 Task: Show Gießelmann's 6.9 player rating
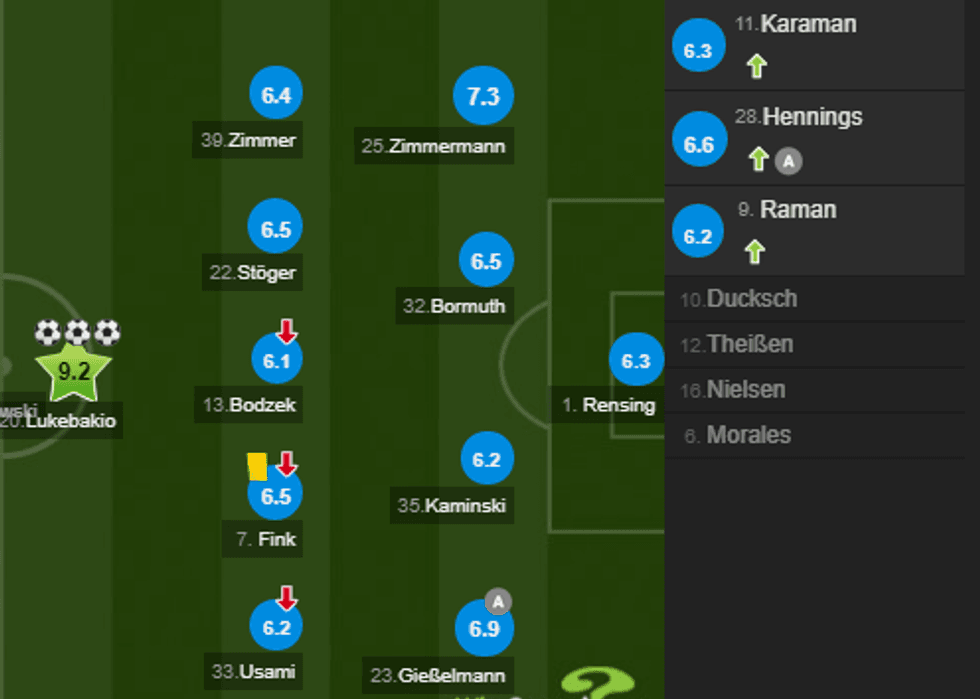pyautogui.click(x=484, y=630)
